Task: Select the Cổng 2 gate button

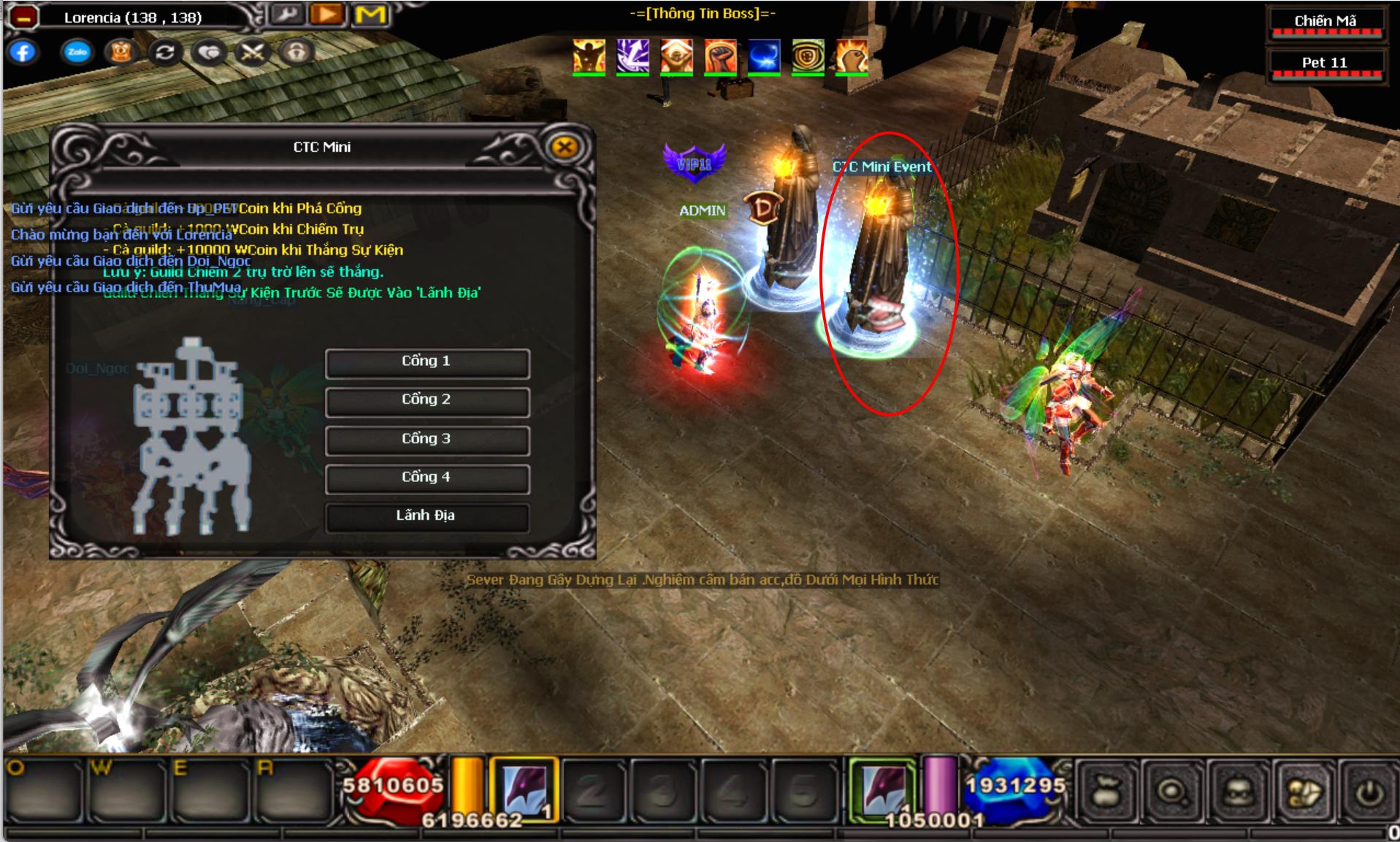Action: point(427,401)
